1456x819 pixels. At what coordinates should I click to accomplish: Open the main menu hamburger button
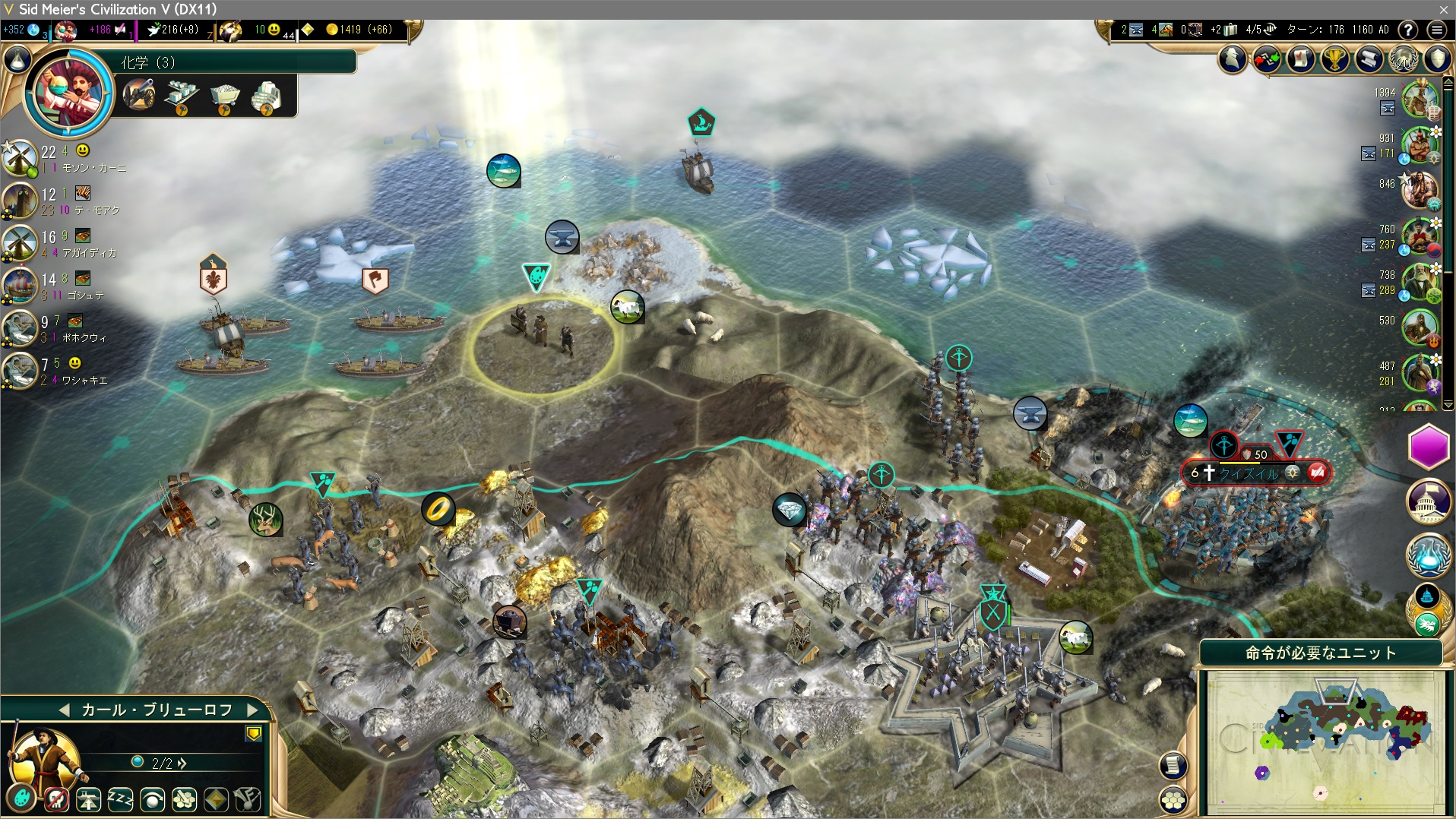coord(1436,30)
